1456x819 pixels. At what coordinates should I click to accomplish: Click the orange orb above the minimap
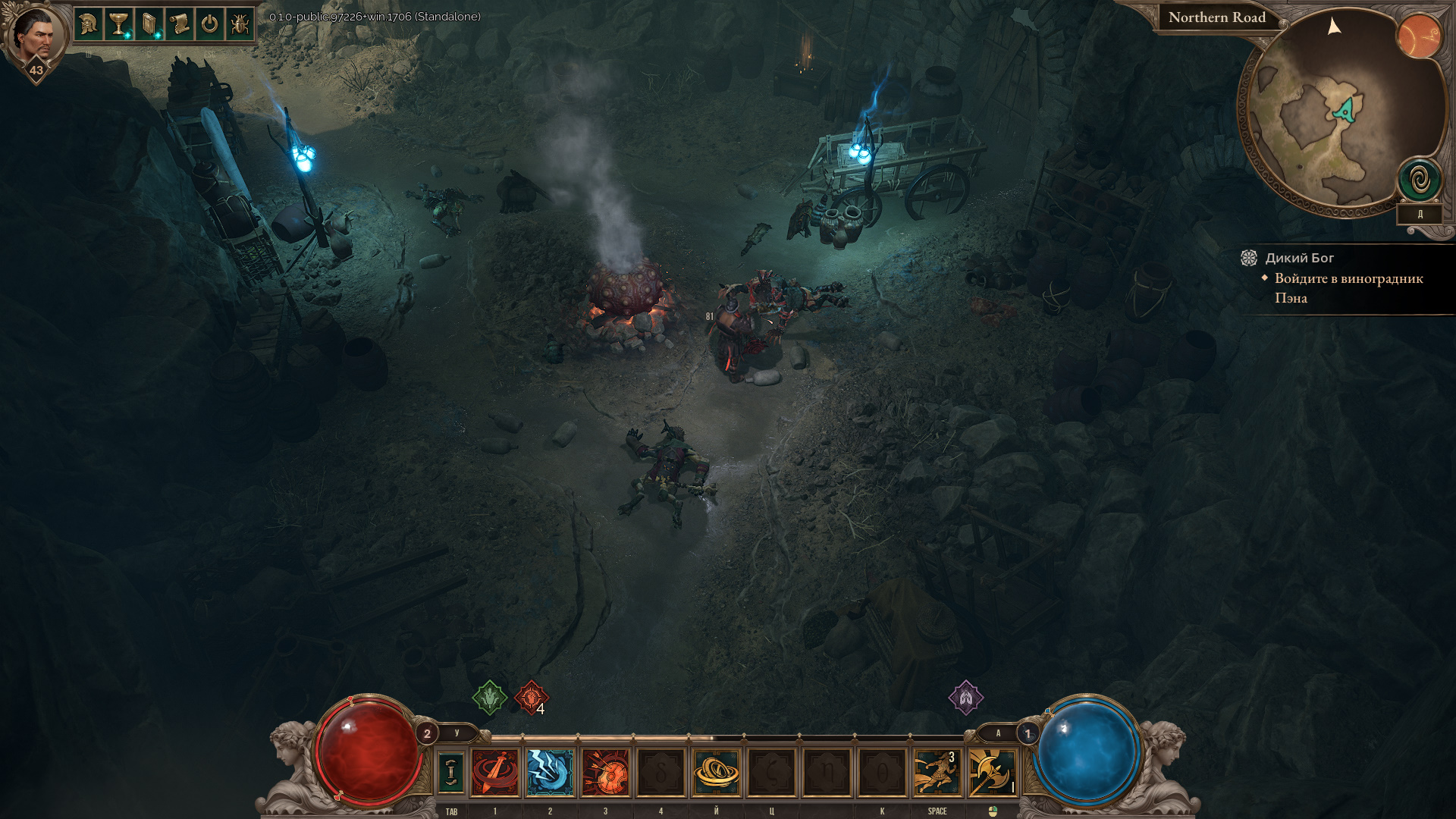tap(1419, 36)
